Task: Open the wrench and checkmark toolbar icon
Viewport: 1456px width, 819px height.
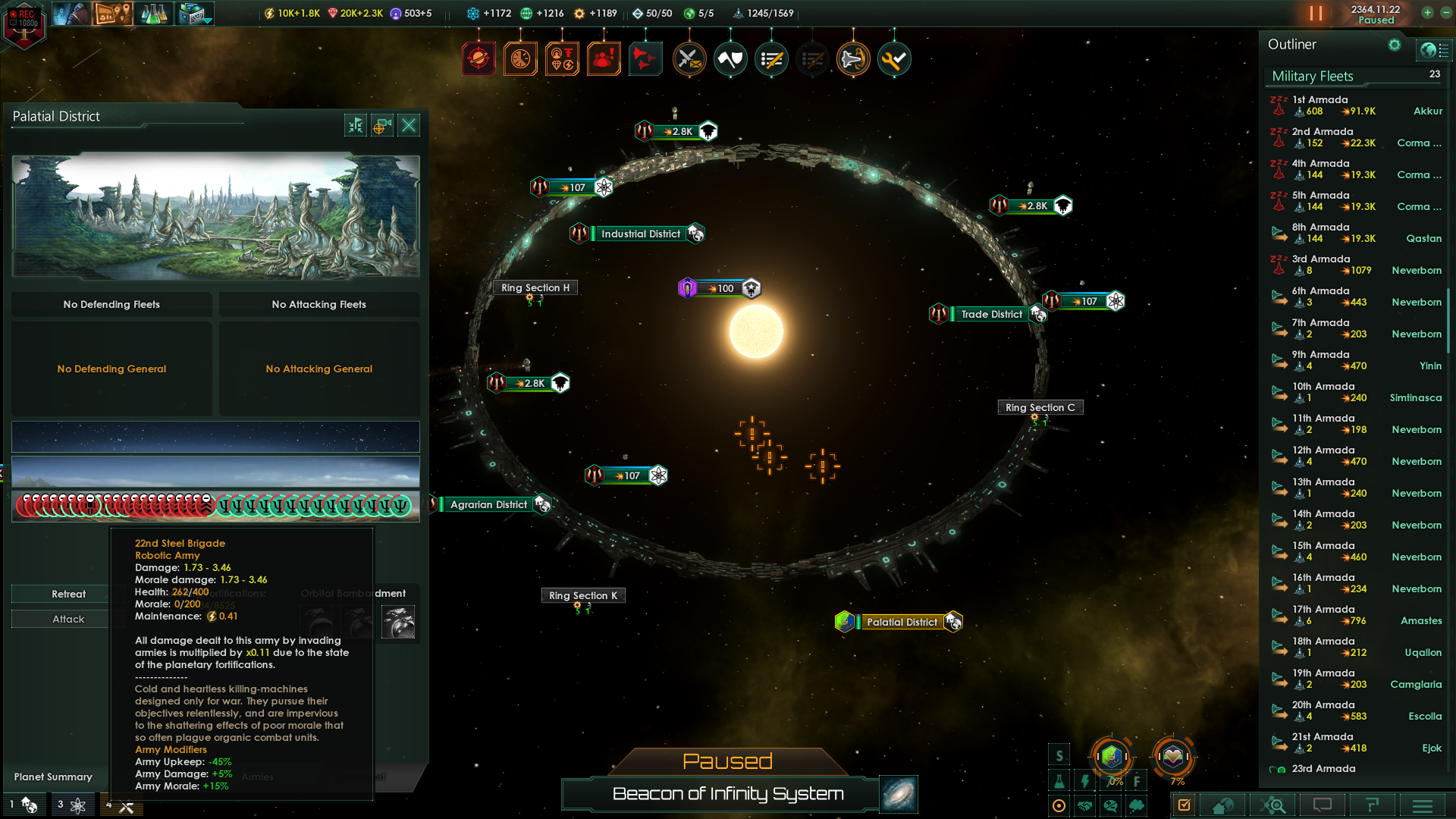Action: pyautogui.click(x=894, y=59)
